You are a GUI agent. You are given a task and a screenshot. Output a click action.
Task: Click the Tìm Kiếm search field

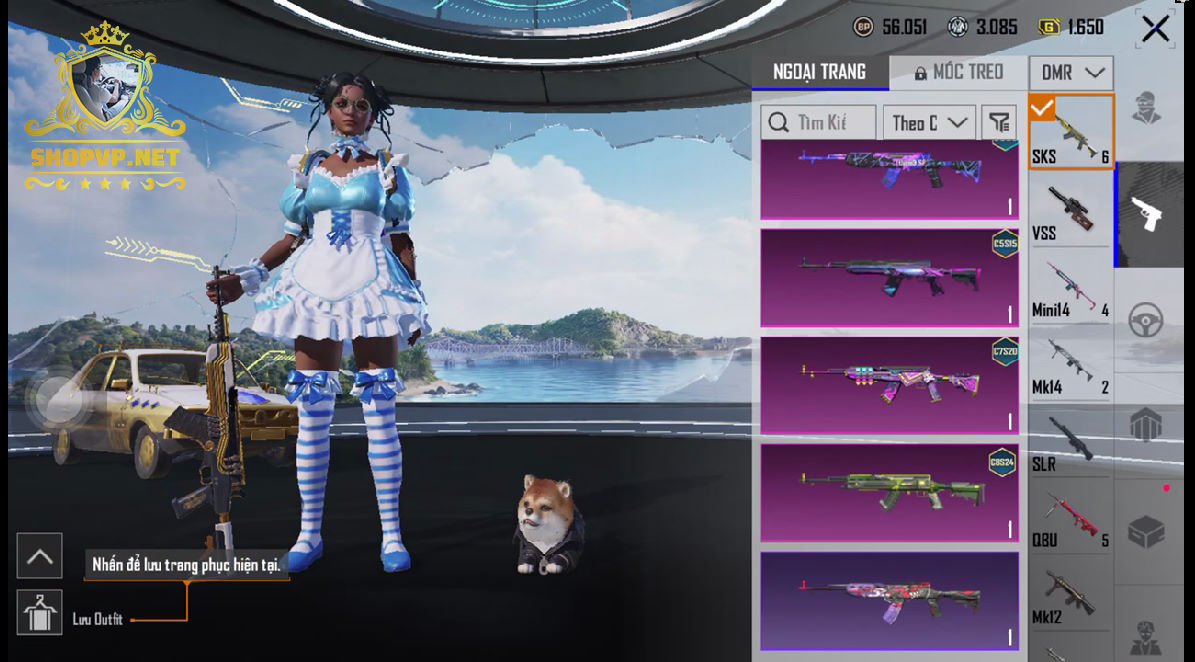coord(818,123)
